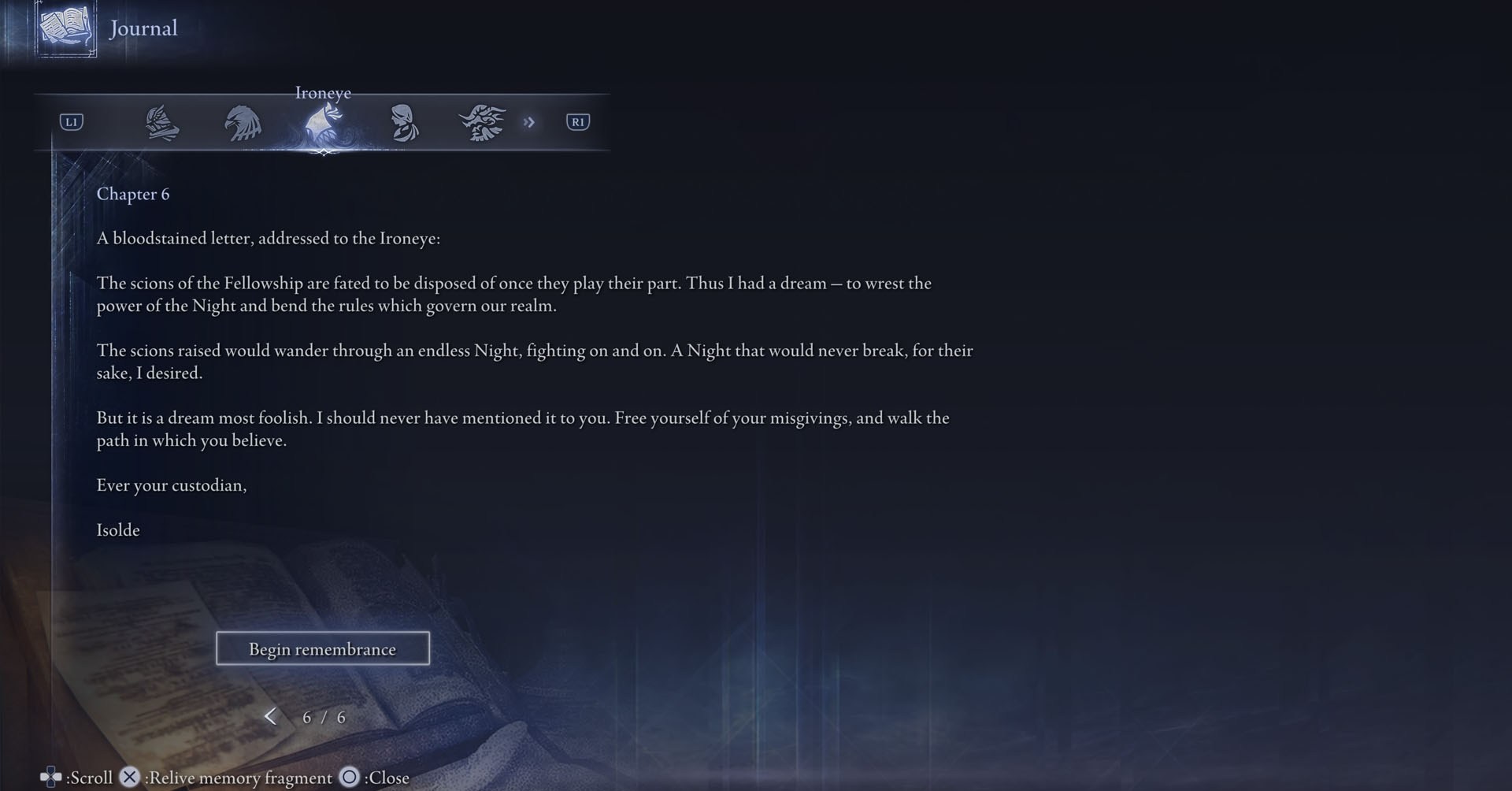Select the wild beast character emblem
The height and width of the screenshot is (791, 1512).
coord(483,122)
